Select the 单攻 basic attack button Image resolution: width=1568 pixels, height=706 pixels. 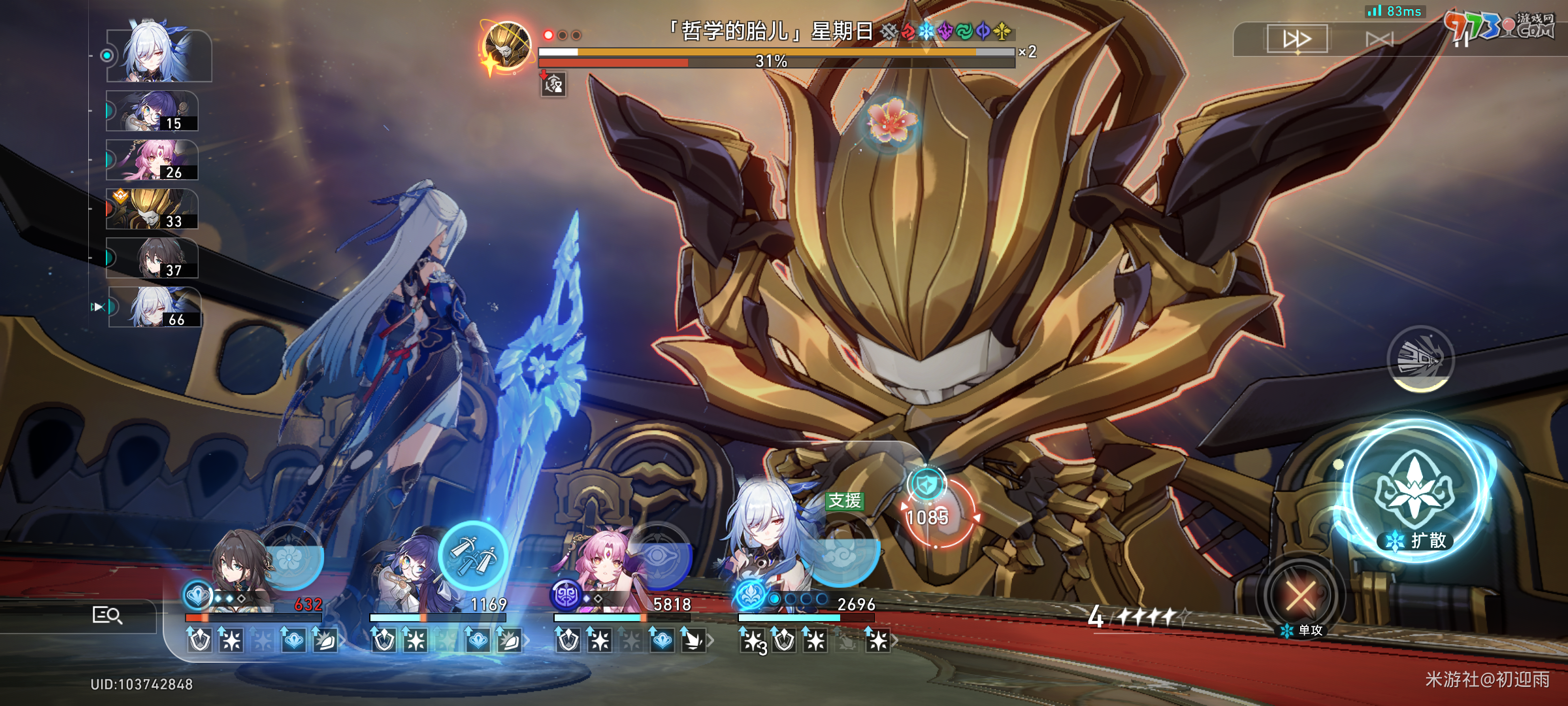(1301, 596)
